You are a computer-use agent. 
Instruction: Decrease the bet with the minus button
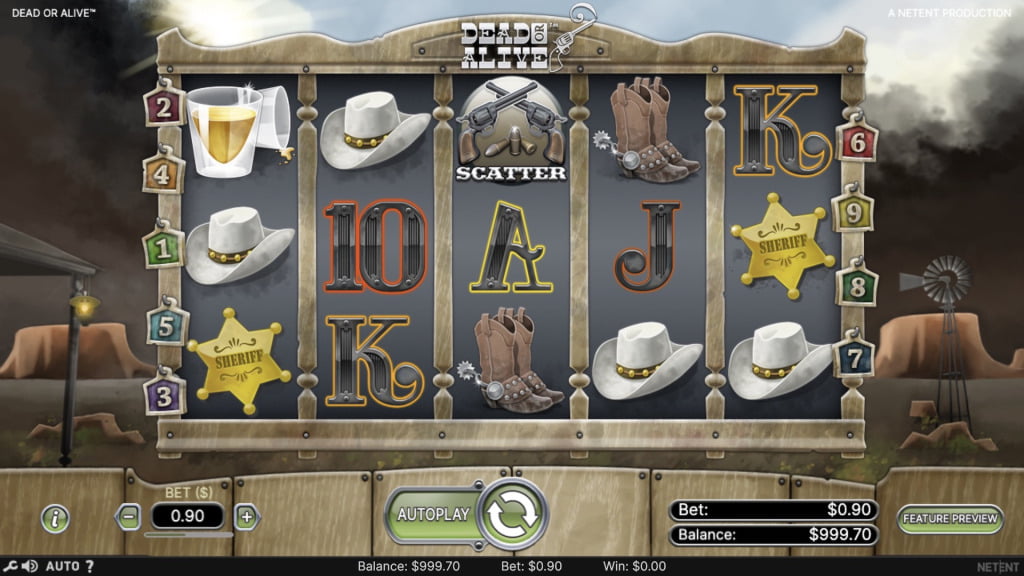128,517
